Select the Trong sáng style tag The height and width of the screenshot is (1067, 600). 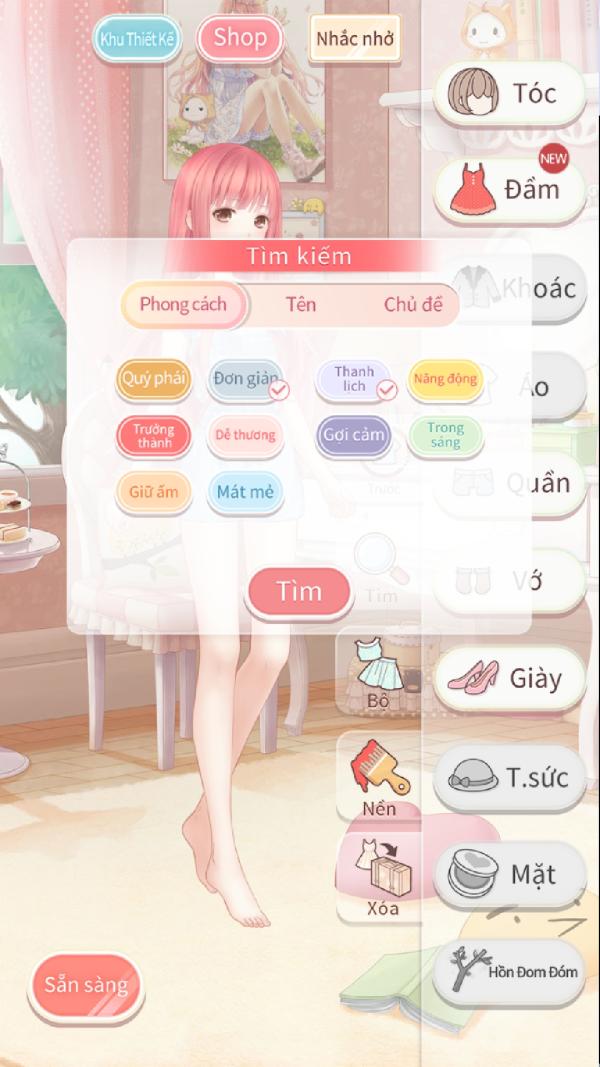click(445, 435)
